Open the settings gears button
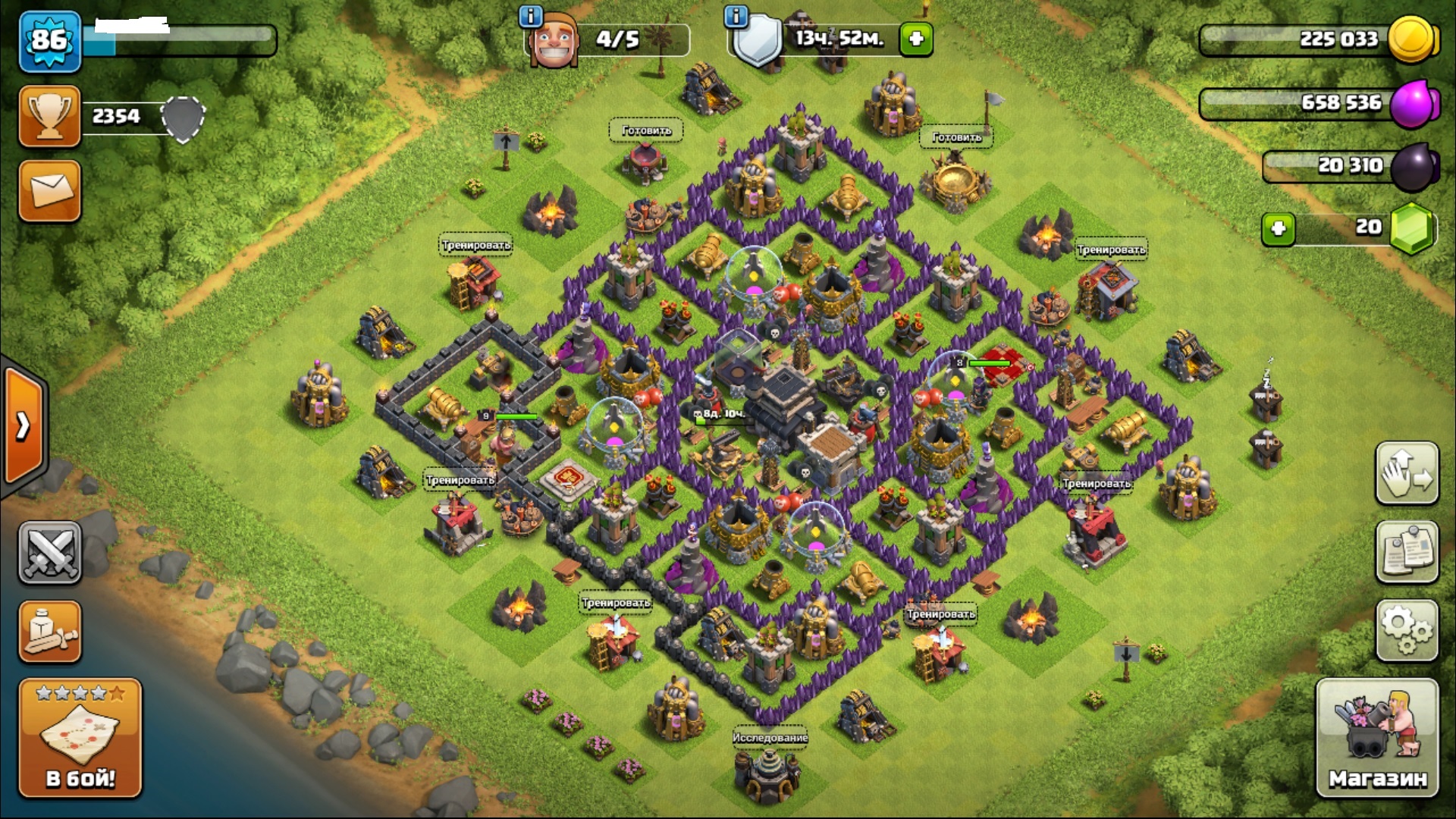Screen dimensions: 1456x819 coord(1407,631)
